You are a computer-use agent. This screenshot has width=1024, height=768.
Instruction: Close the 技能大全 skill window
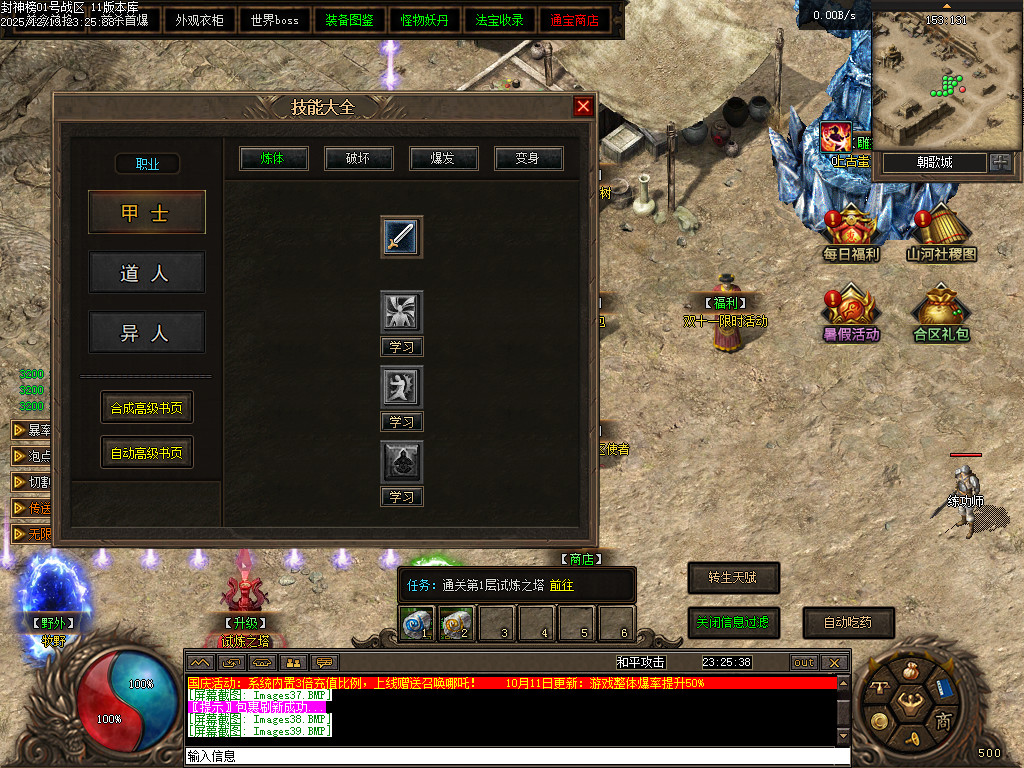point(583,107)
